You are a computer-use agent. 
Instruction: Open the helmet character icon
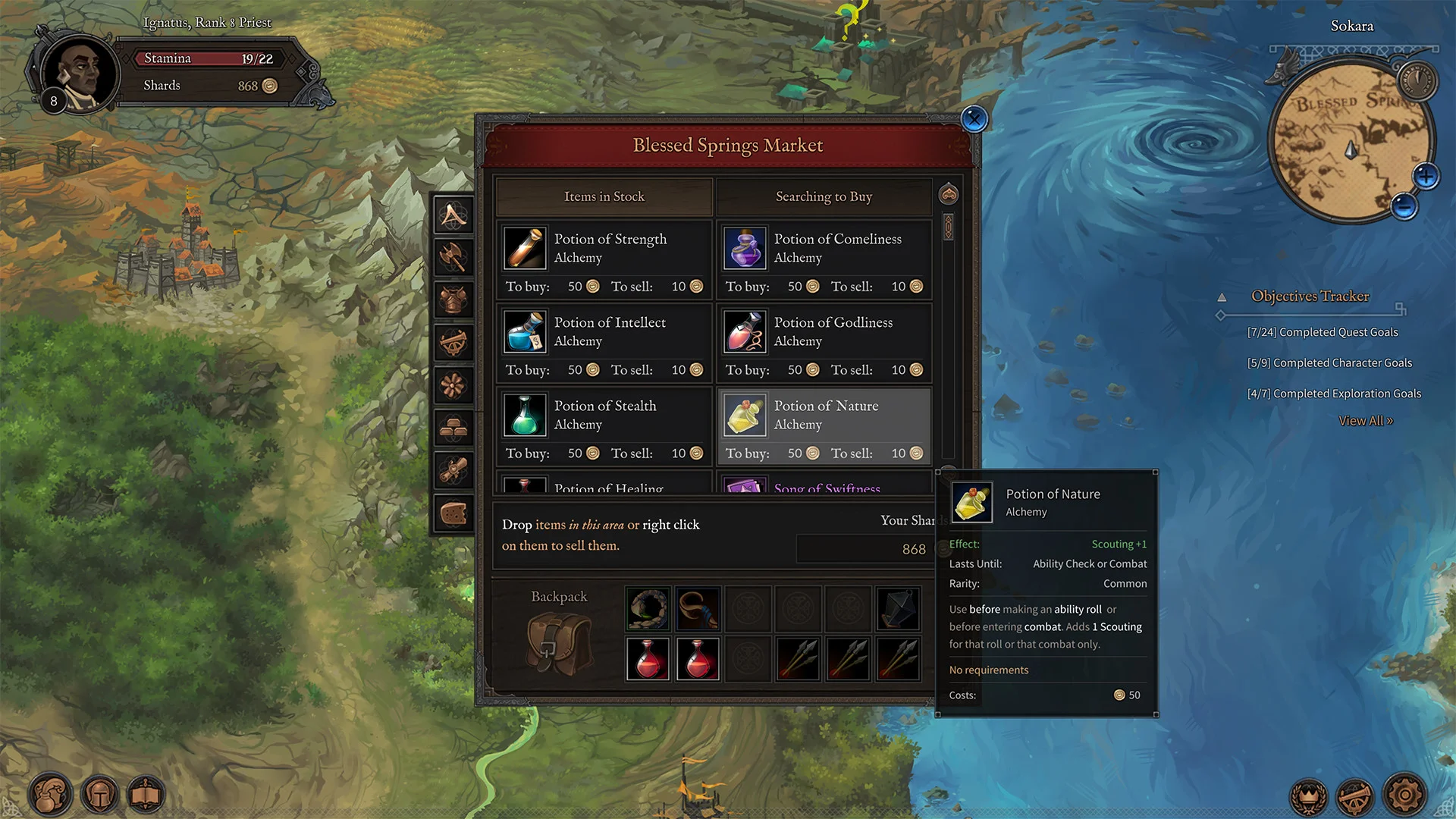coord(99,795)
